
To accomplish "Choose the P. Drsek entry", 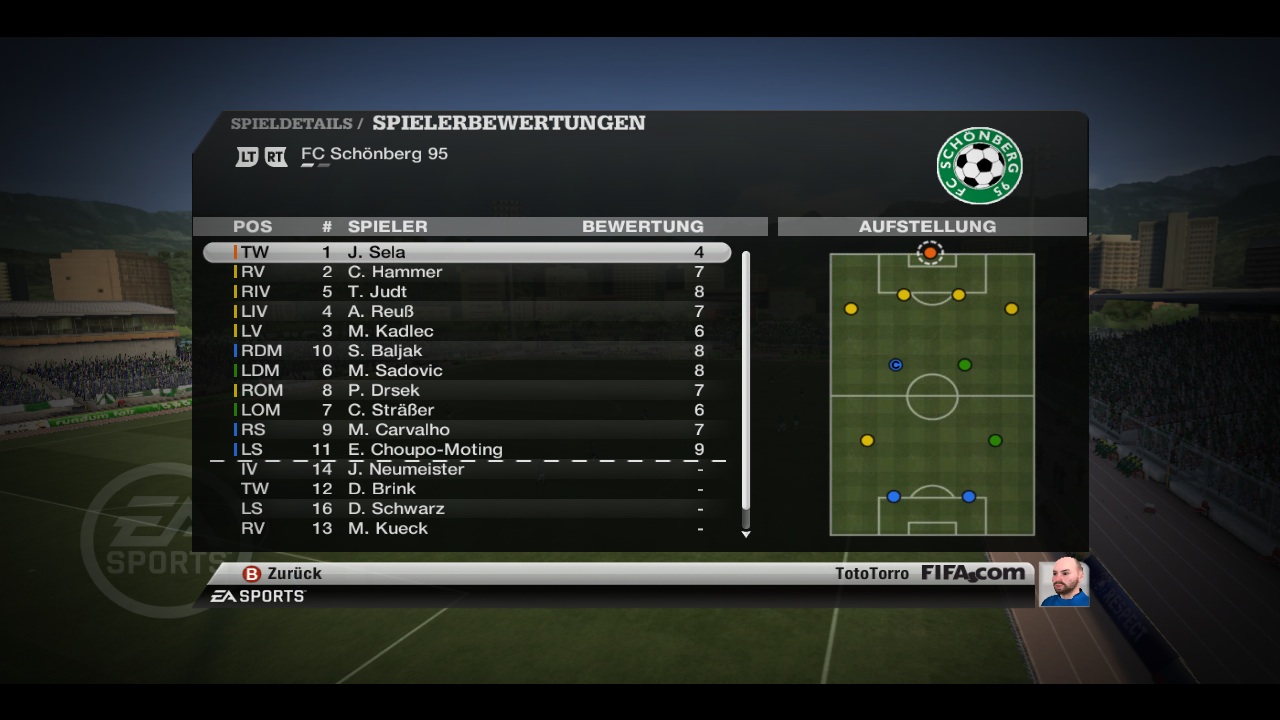I will coord(466,390).
